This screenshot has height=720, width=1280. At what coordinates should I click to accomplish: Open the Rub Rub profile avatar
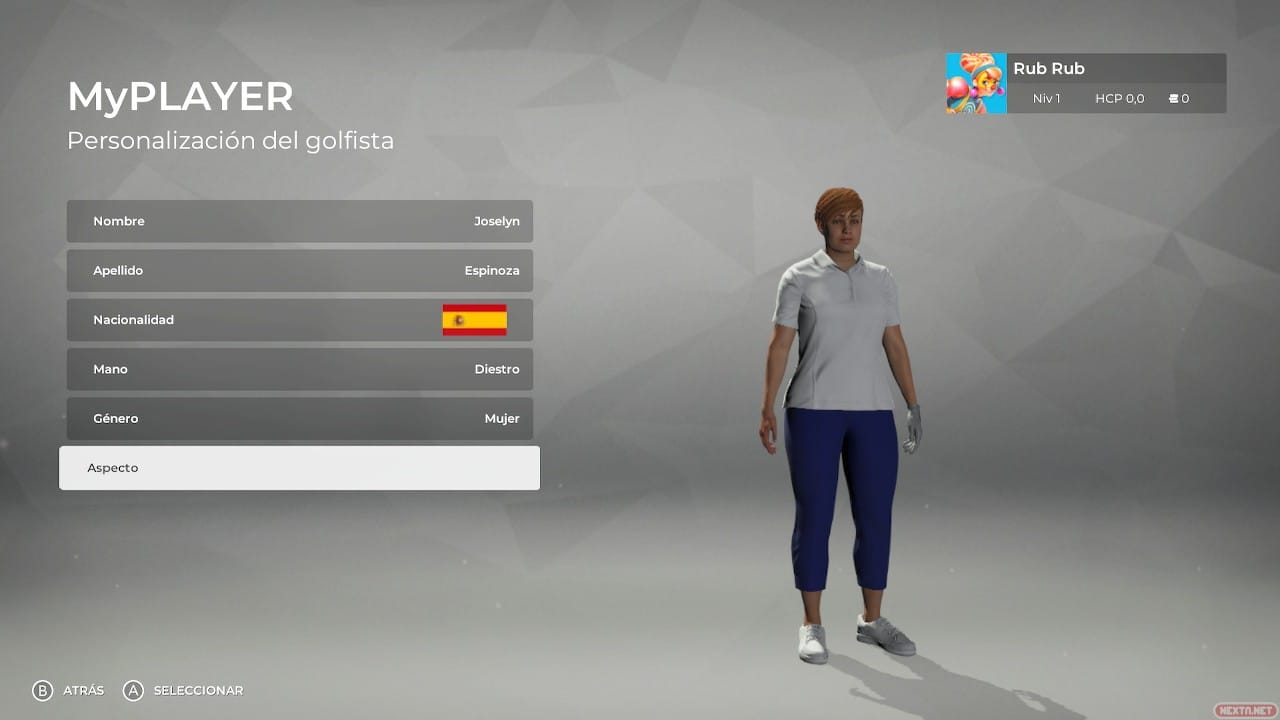tap(975, 83)
